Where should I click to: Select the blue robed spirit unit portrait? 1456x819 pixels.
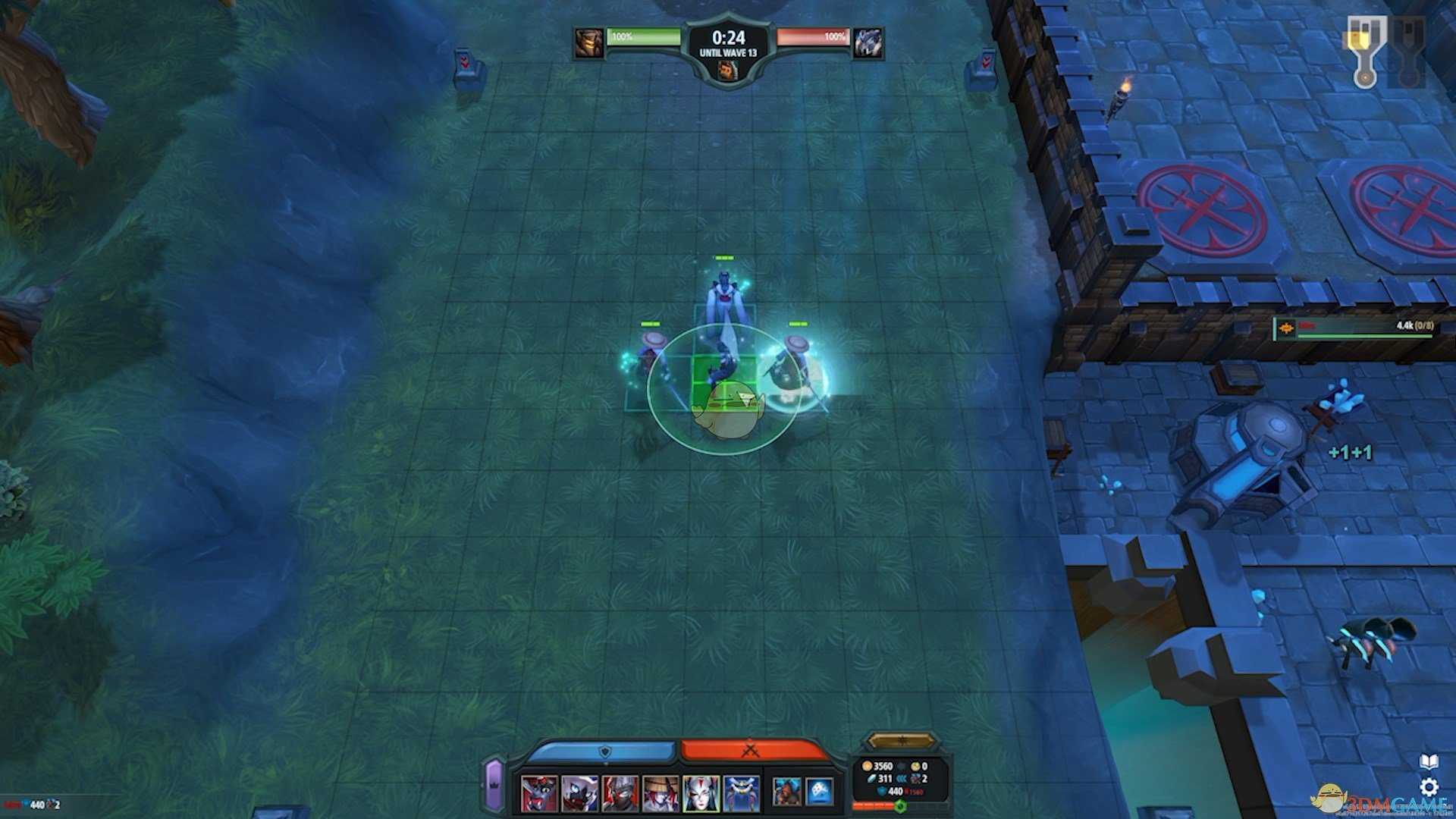(741, 793)
